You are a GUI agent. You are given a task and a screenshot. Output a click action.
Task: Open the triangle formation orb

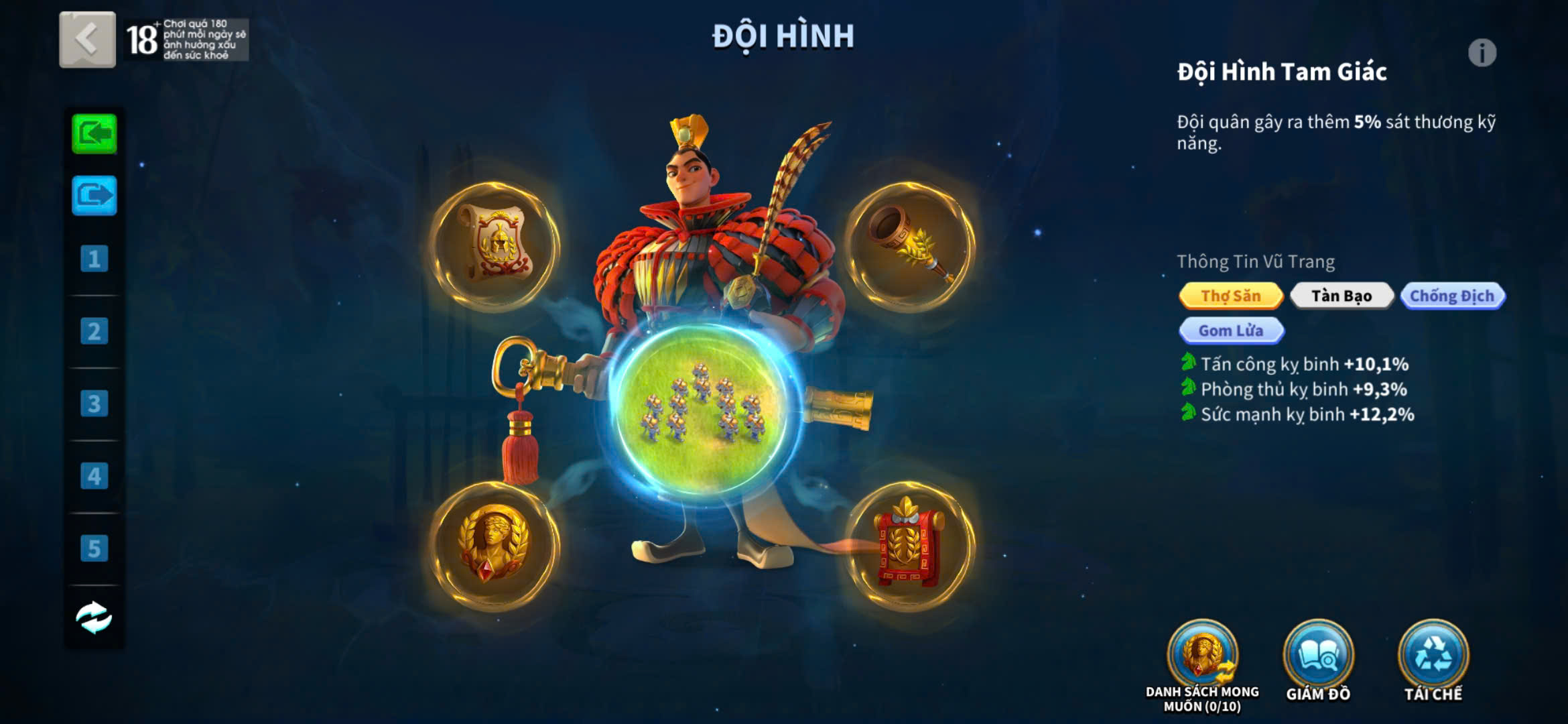[702, 409]
